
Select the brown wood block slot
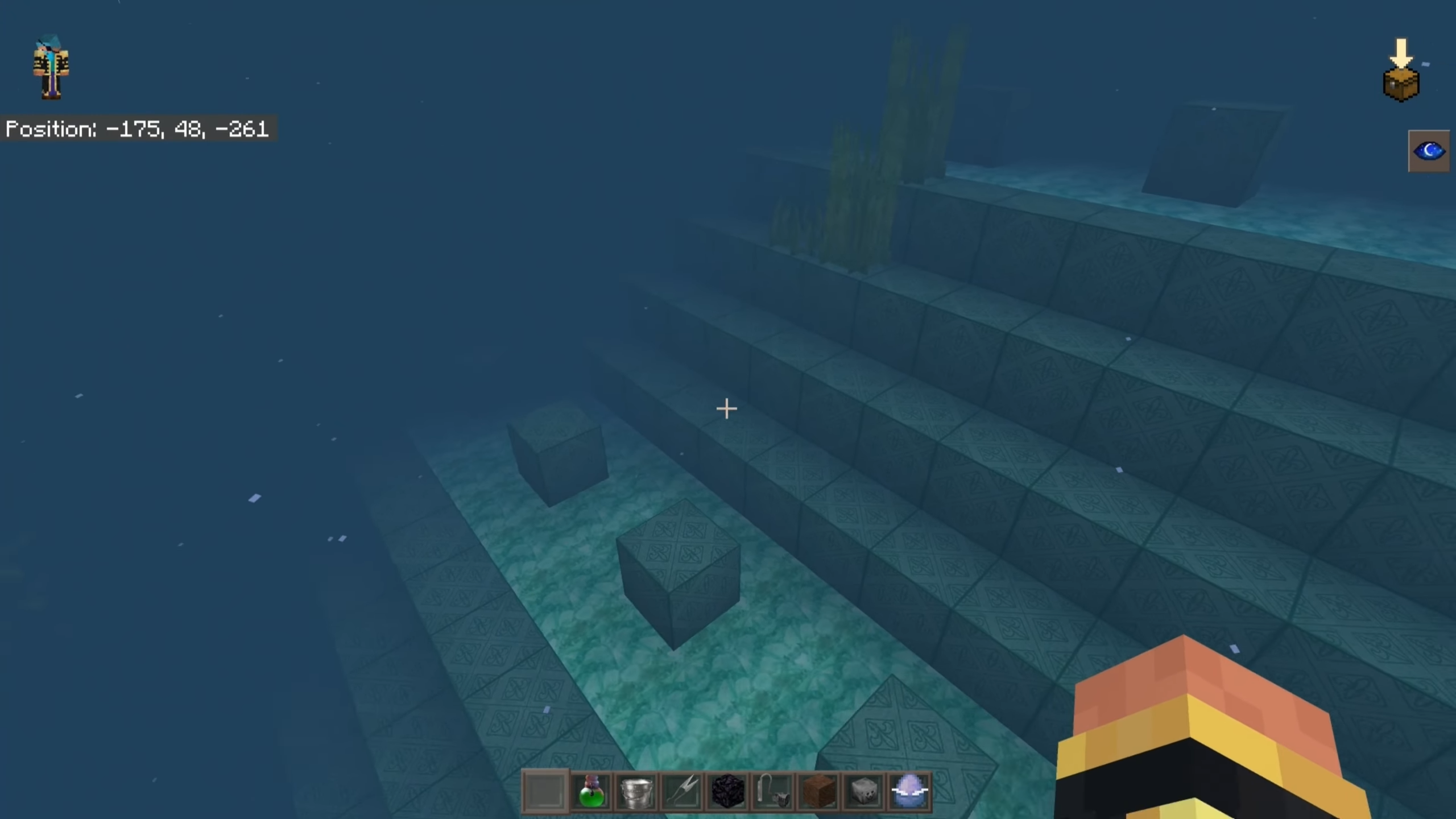click(x=818, y=791)
